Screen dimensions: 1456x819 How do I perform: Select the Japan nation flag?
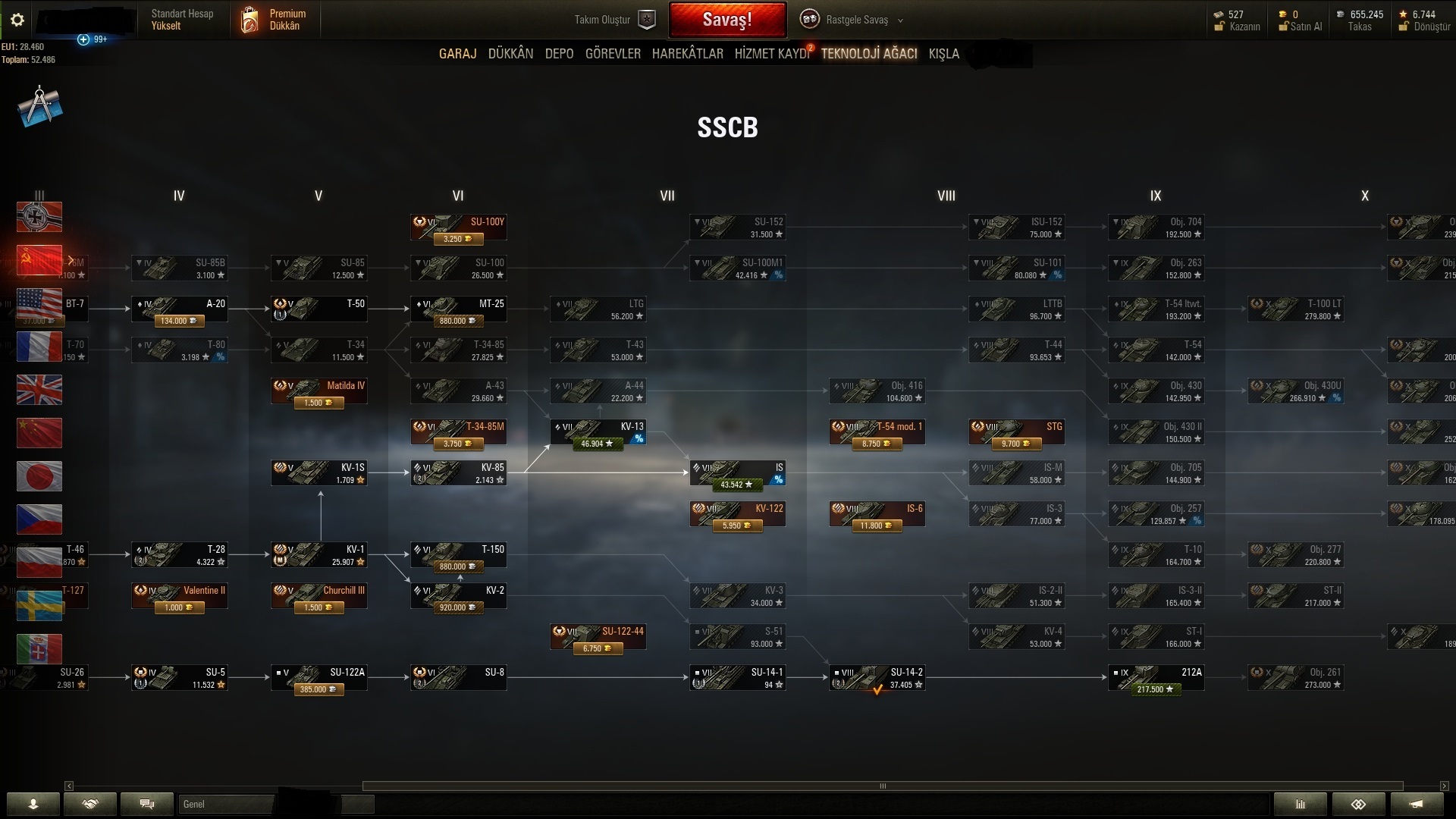point(39,476)
